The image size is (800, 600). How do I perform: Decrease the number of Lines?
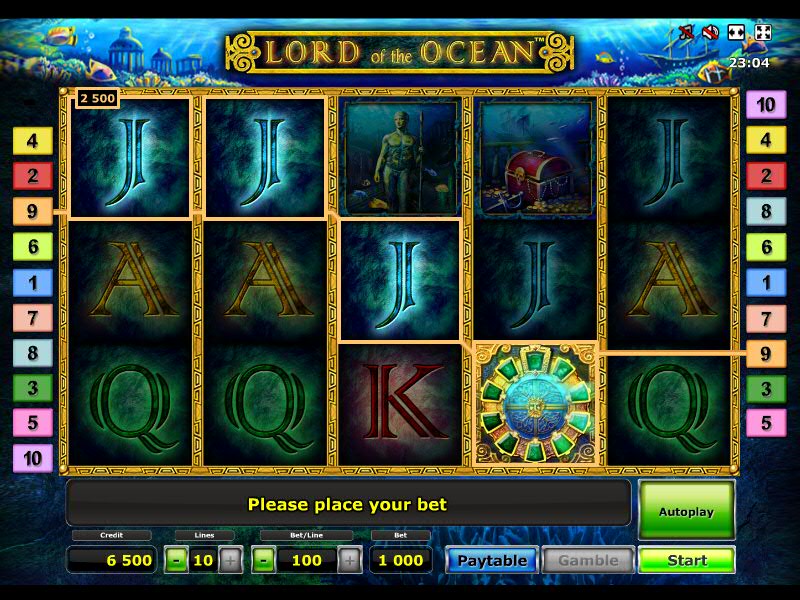[x=176, y=560]
